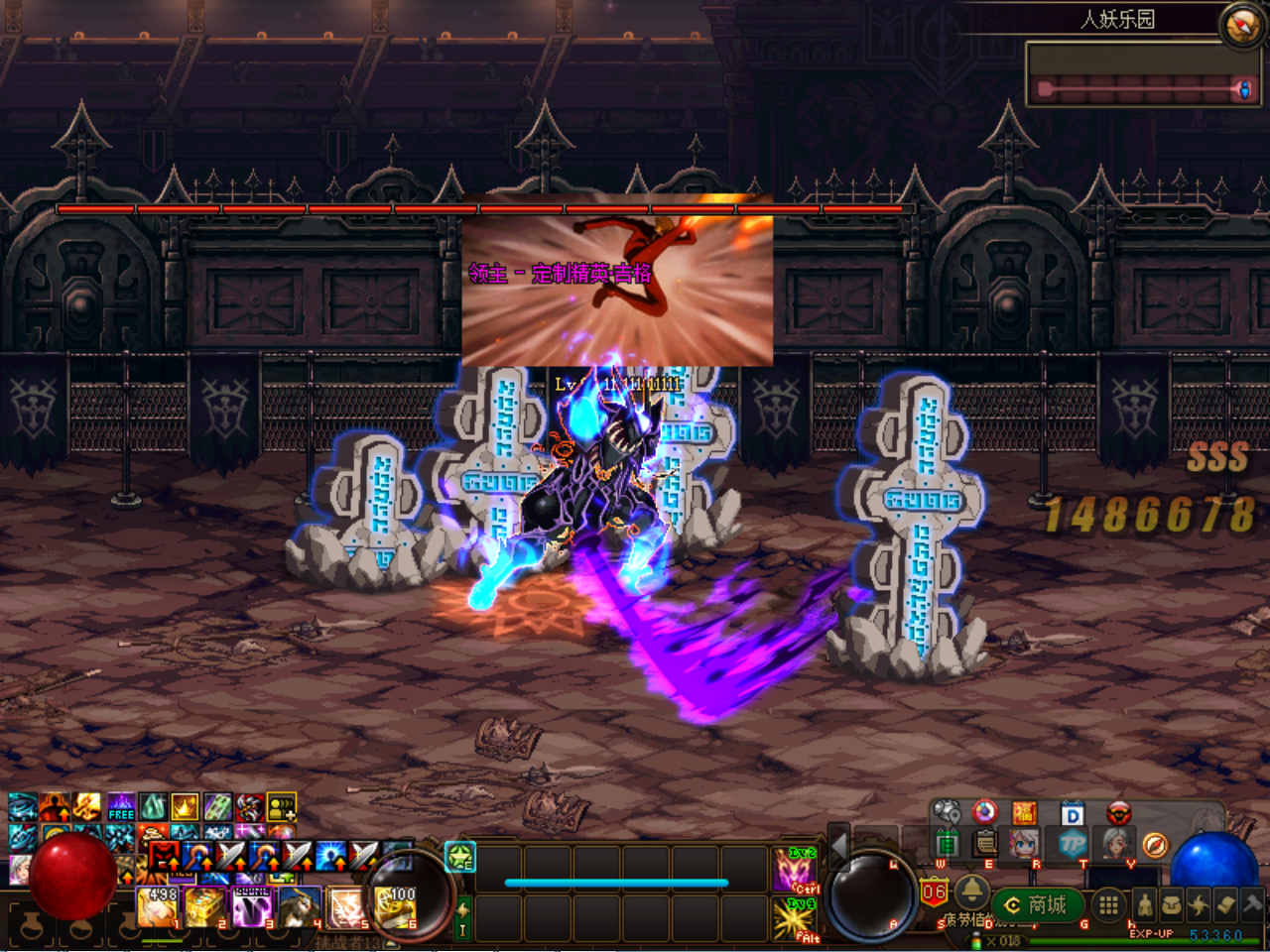Click the girl avatar icon above hotkey R
1270x952 pixels.
(x=1024, y=845)
